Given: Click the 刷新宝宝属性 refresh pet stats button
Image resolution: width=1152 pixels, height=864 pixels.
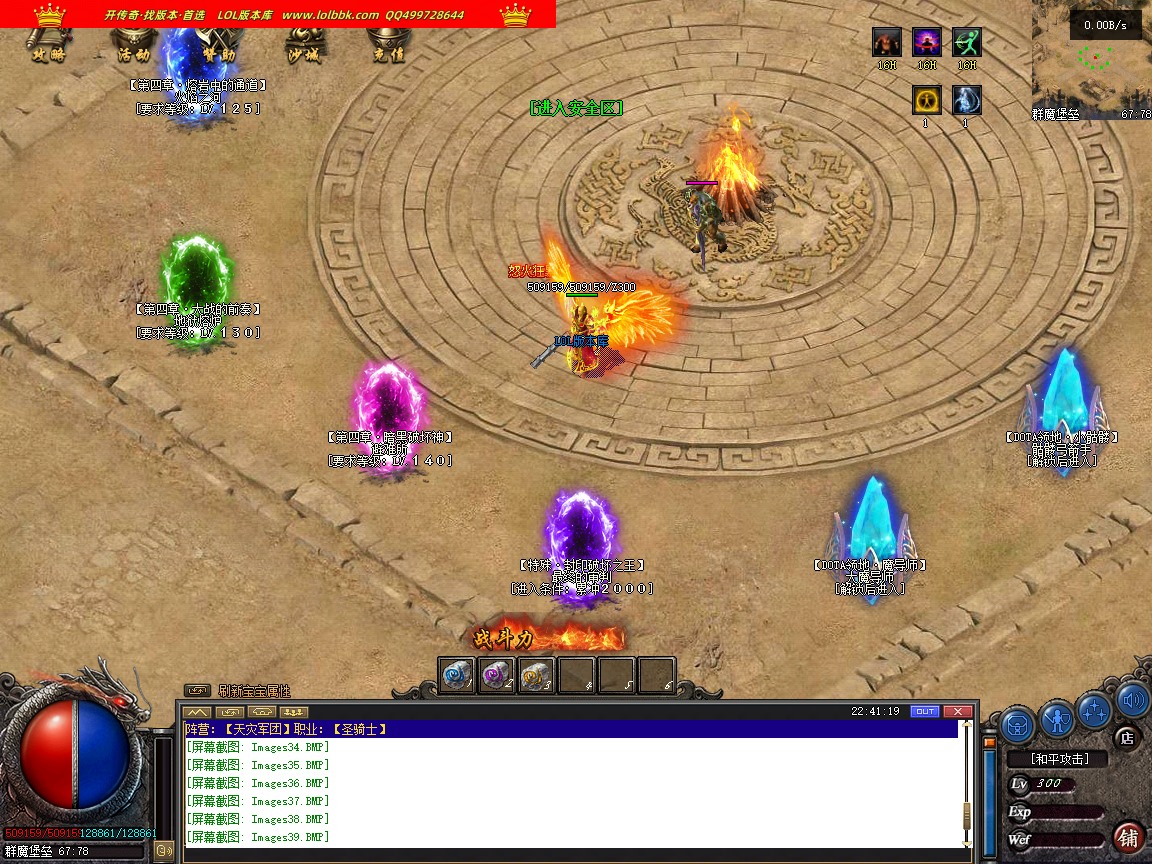Looking at the screenshot, I should click(198, 690).
